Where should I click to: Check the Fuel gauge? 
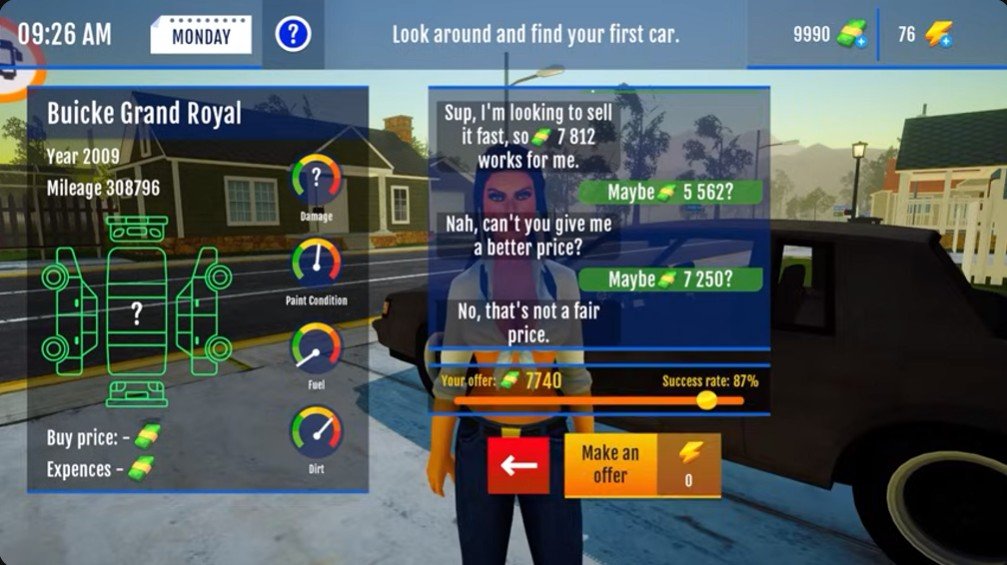316,347
